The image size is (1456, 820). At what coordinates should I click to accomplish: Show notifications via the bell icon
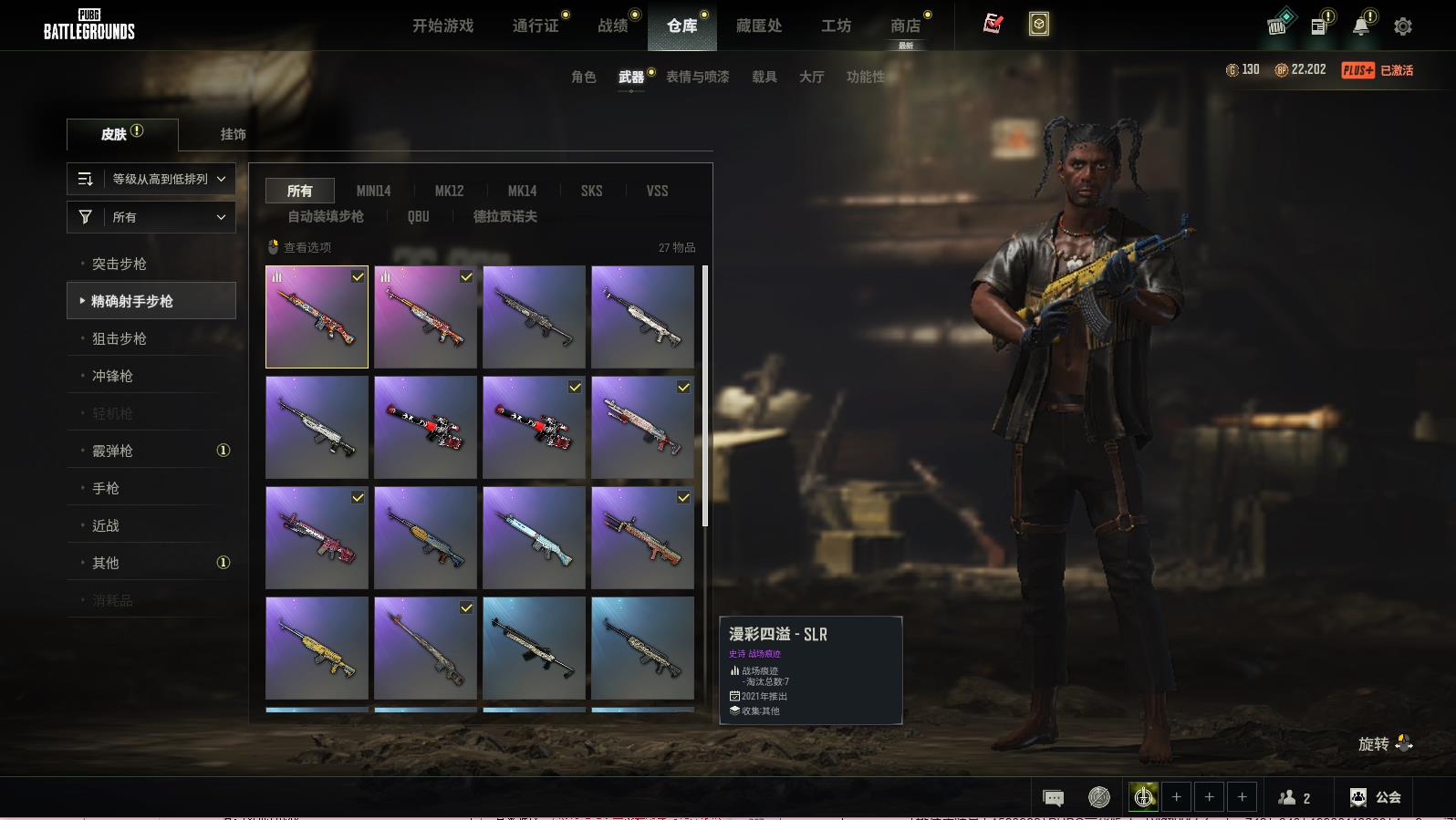click(1360, 26)
